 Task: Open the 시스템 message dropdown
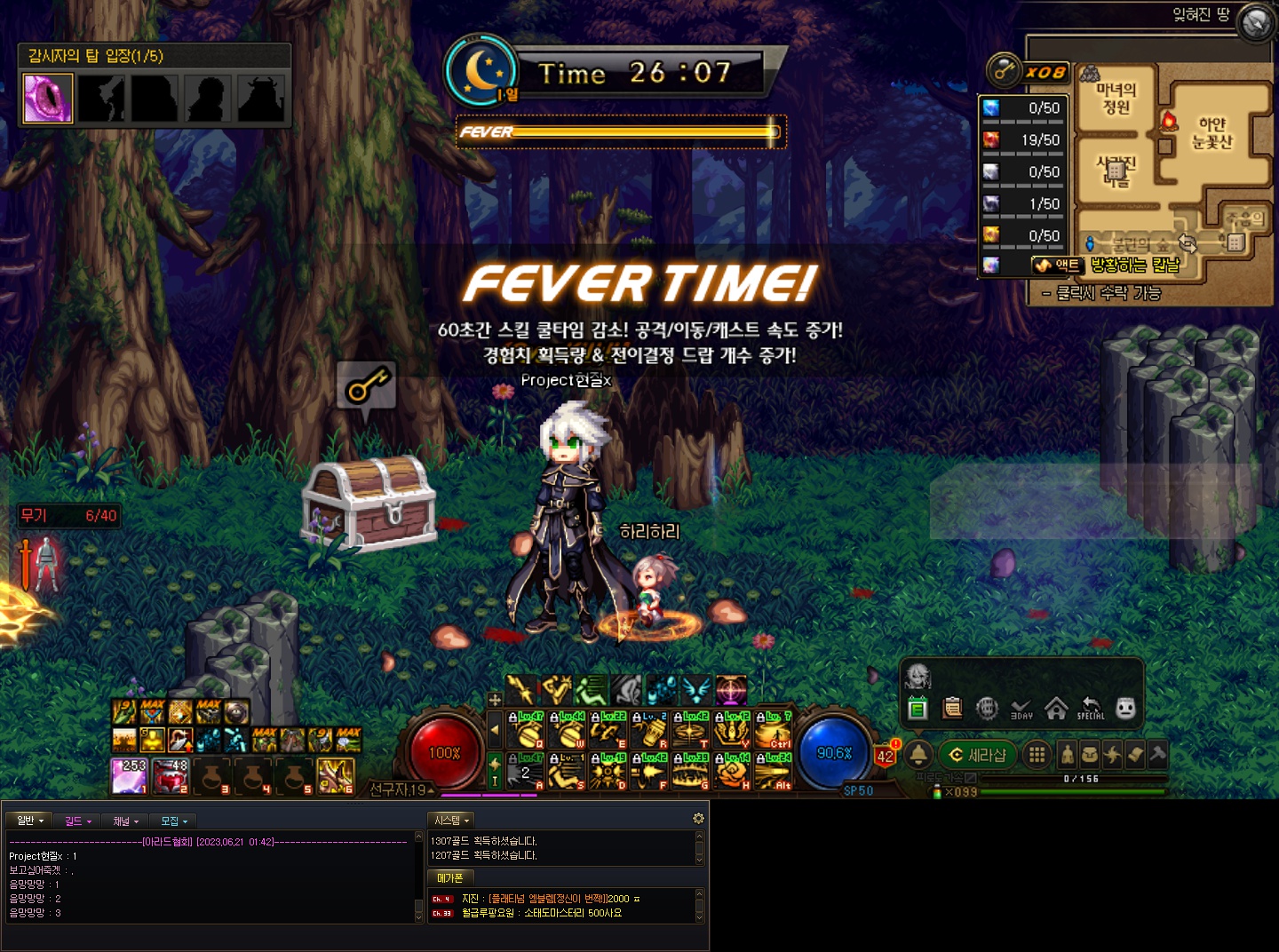coord(451,821)
